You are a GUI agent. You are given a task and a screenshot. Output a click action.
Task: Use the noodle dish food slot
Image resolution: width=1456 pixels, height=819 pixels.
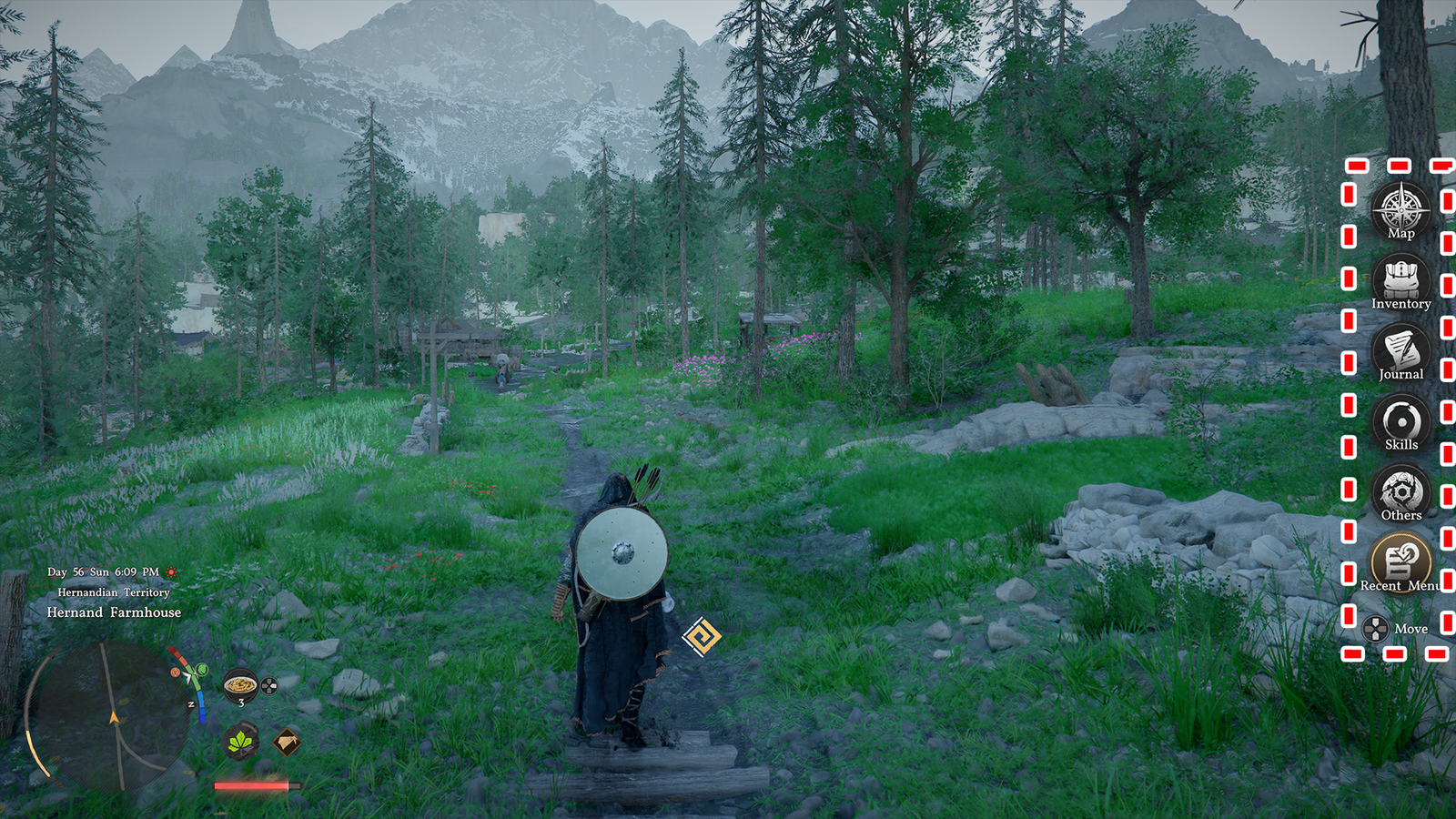coord(240,684)
